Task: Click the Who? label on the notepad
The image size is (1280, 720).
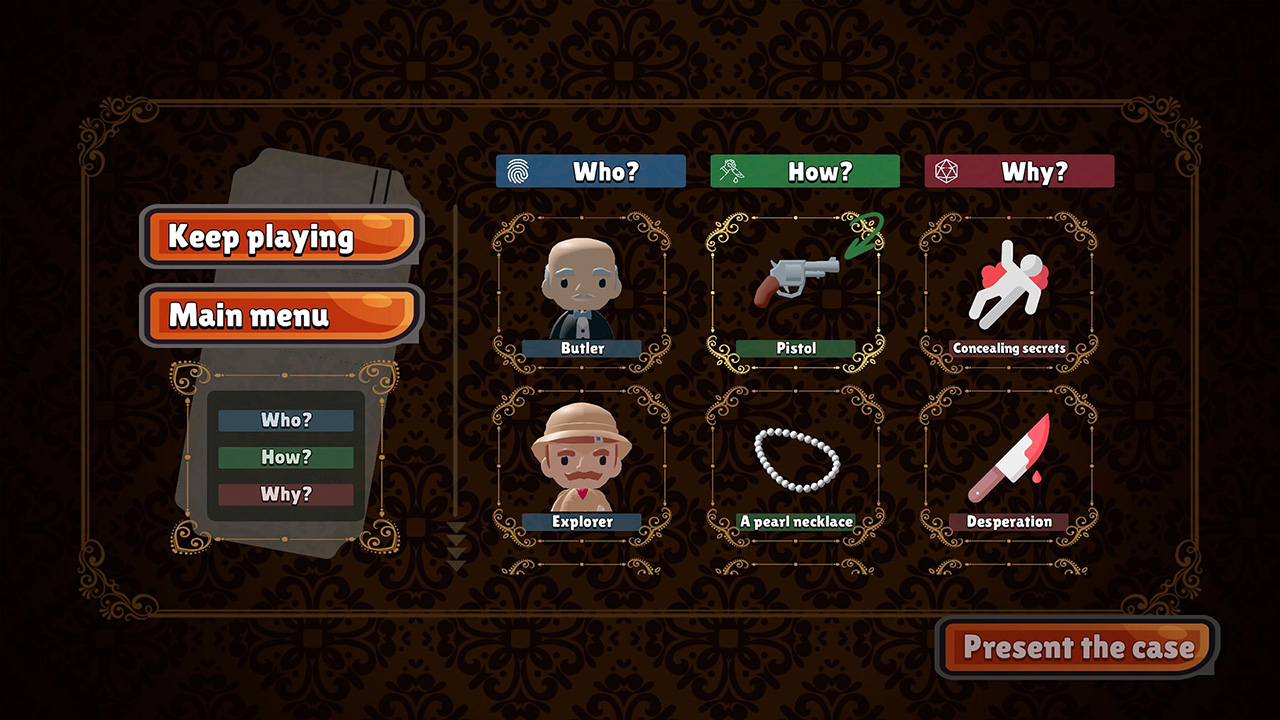Action: click(x=286, y=420)
